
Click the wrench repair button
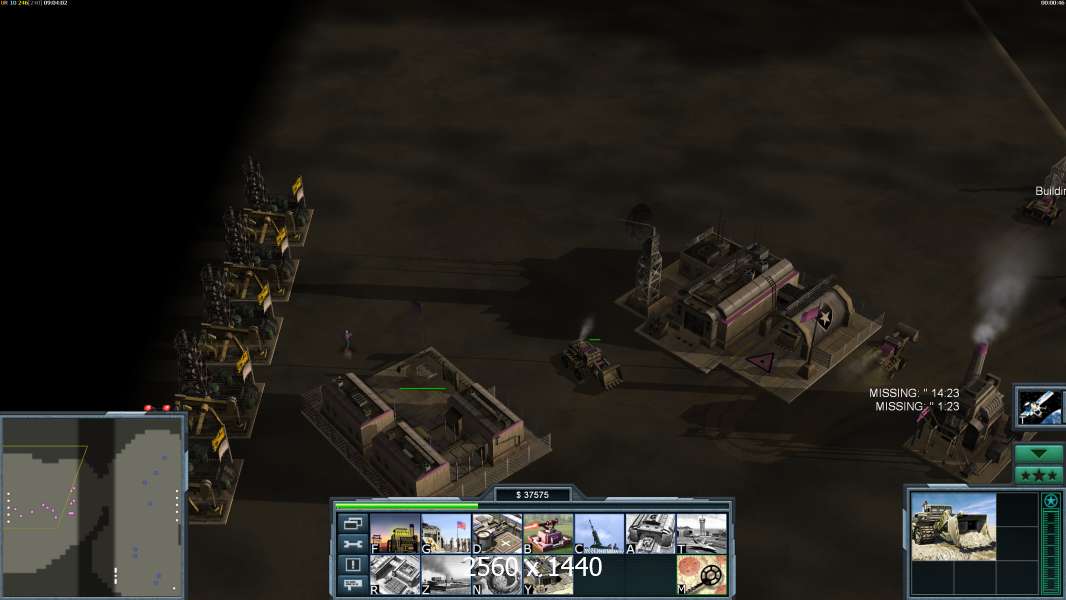(x=352, y=544)
